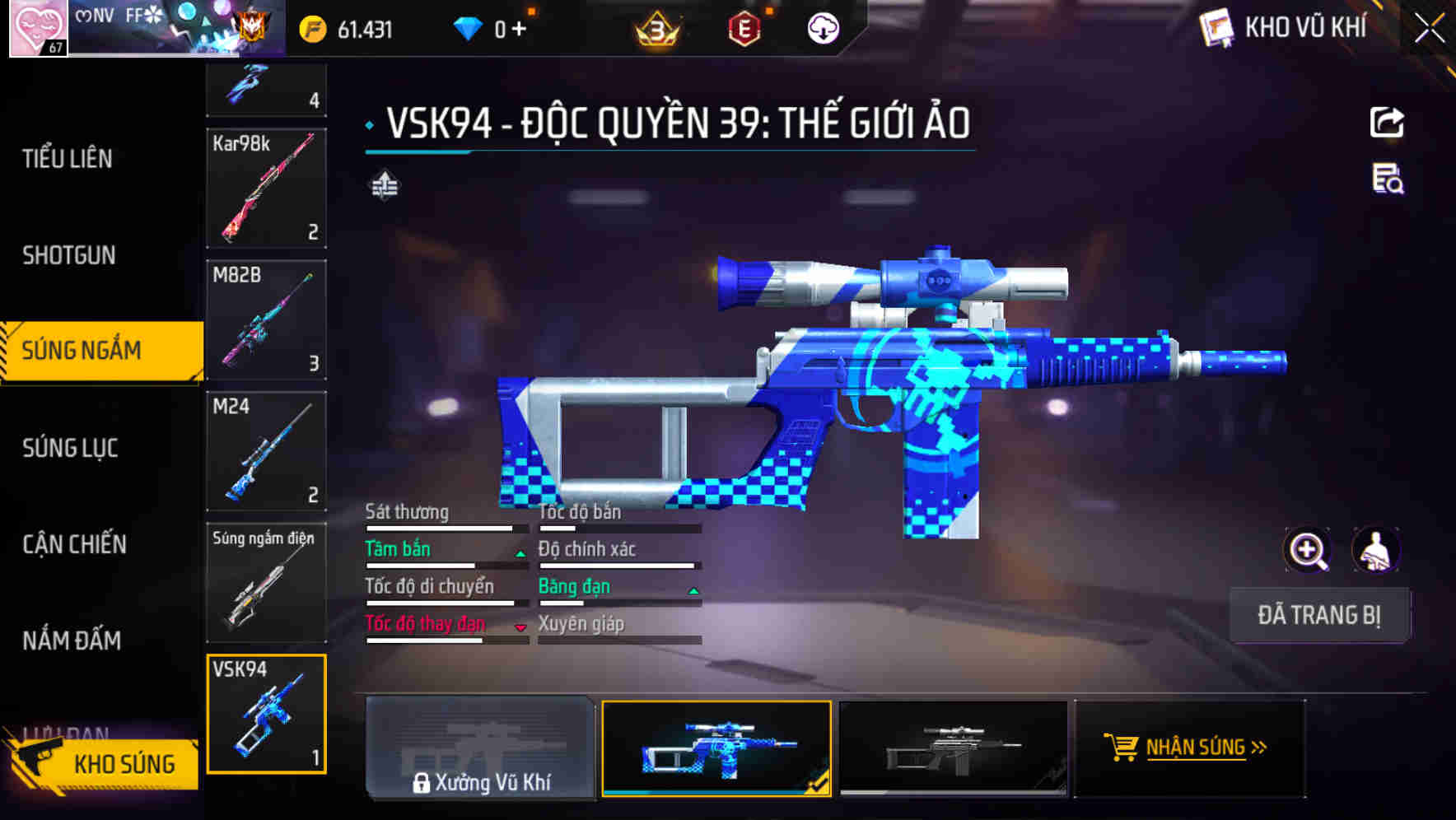Click the ĐÃ TRANG BỊ button
Screen dimensions: 1456x820
pyautogui.click(x=1319, y=615)
